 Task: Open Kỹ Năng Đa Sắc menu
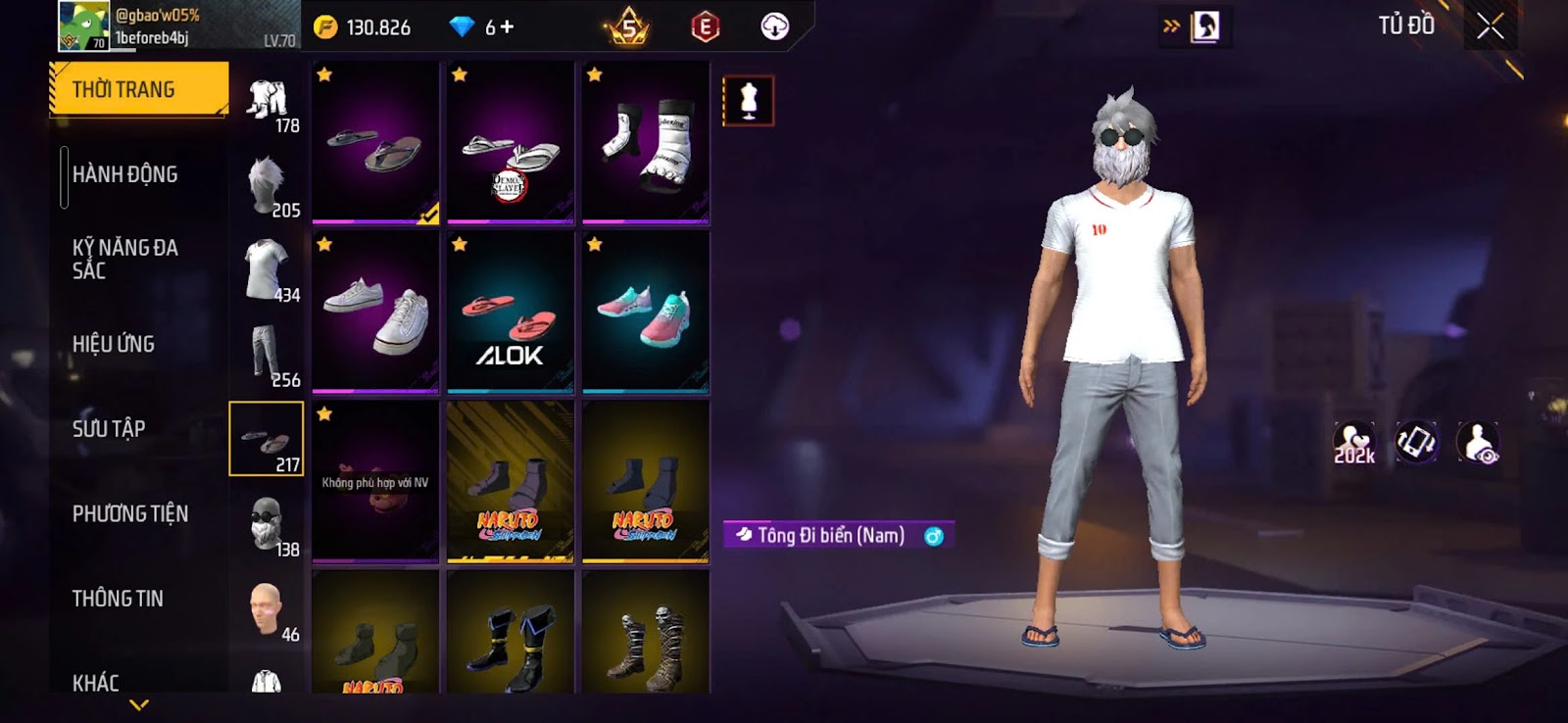(125, 259)
